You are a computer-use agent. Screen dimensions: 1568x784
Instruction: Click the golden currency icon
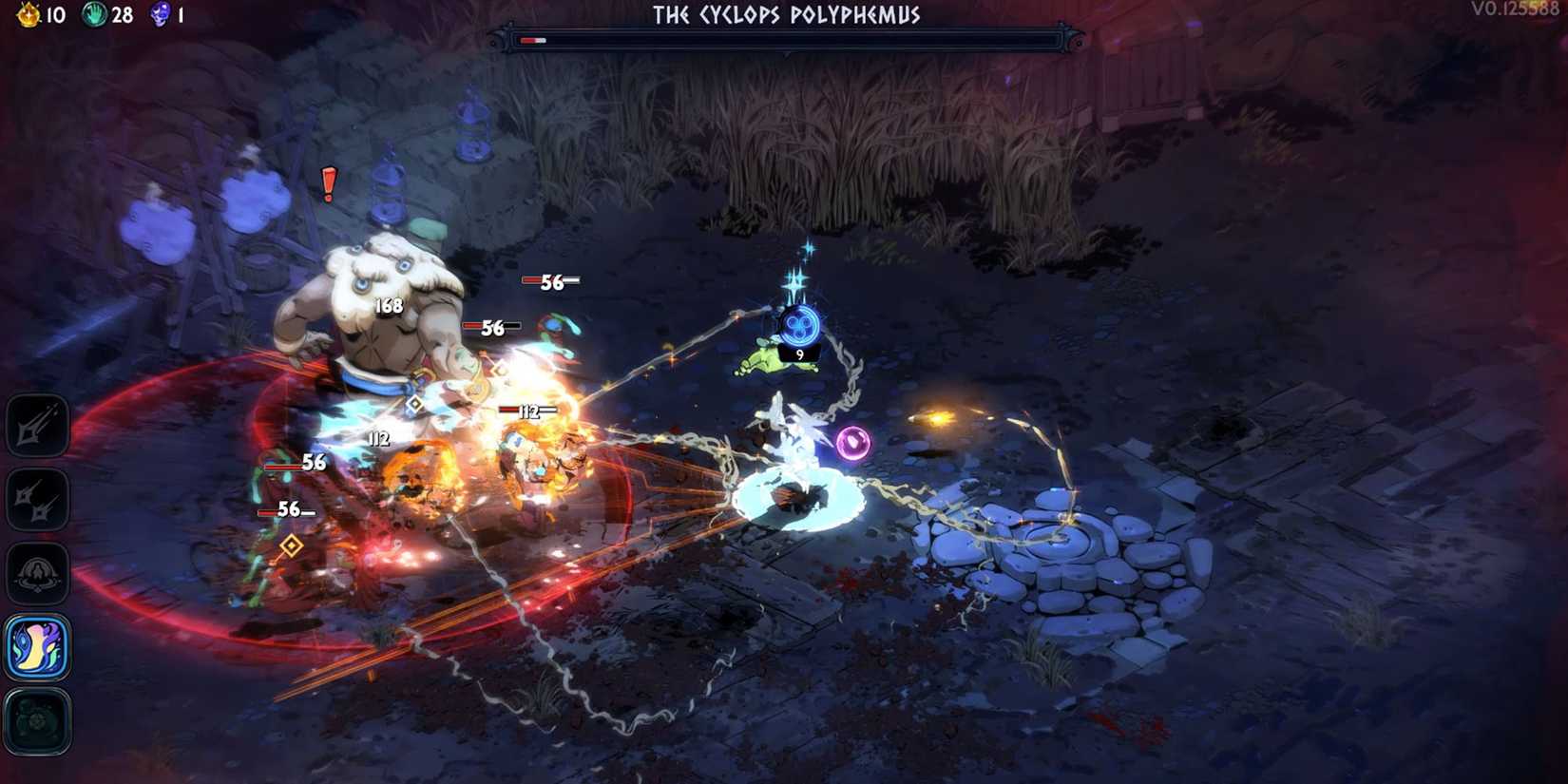pyautogui.click(x=28, y=15)
